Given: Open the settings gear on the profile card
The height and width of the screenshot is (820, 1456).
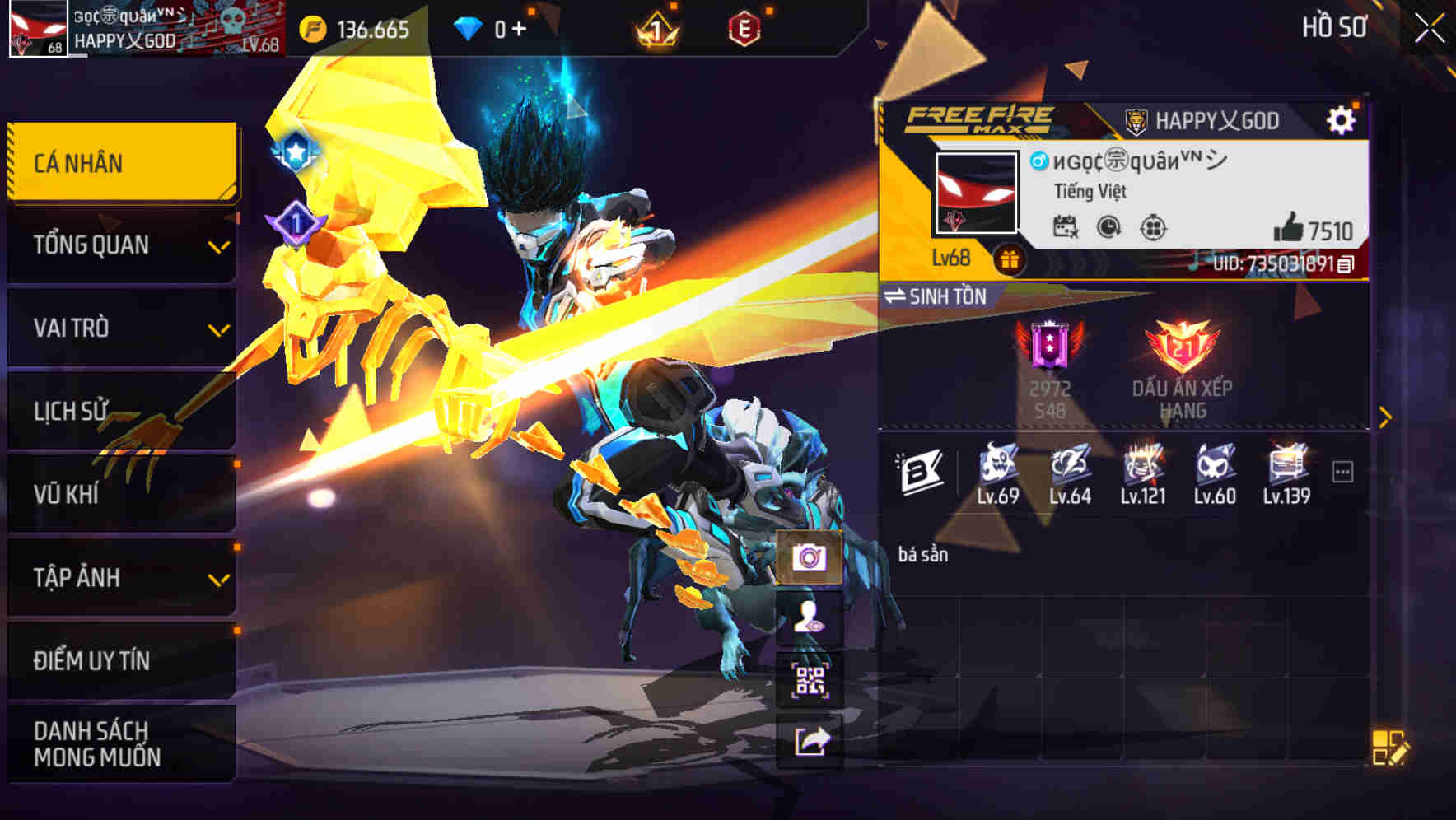Looking at the screenshot, I should (1343, 119).
